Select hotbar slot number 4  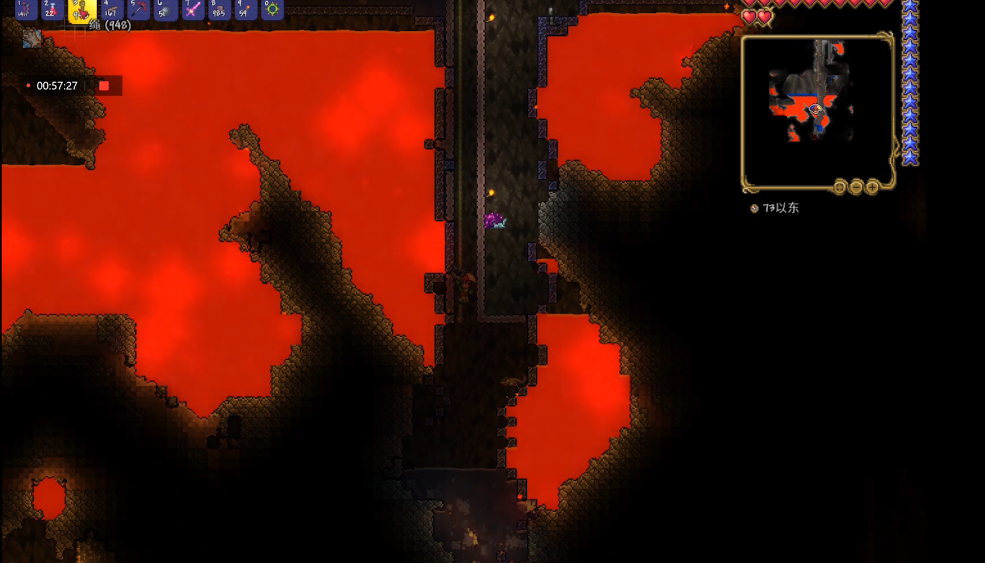pos(110,10)
